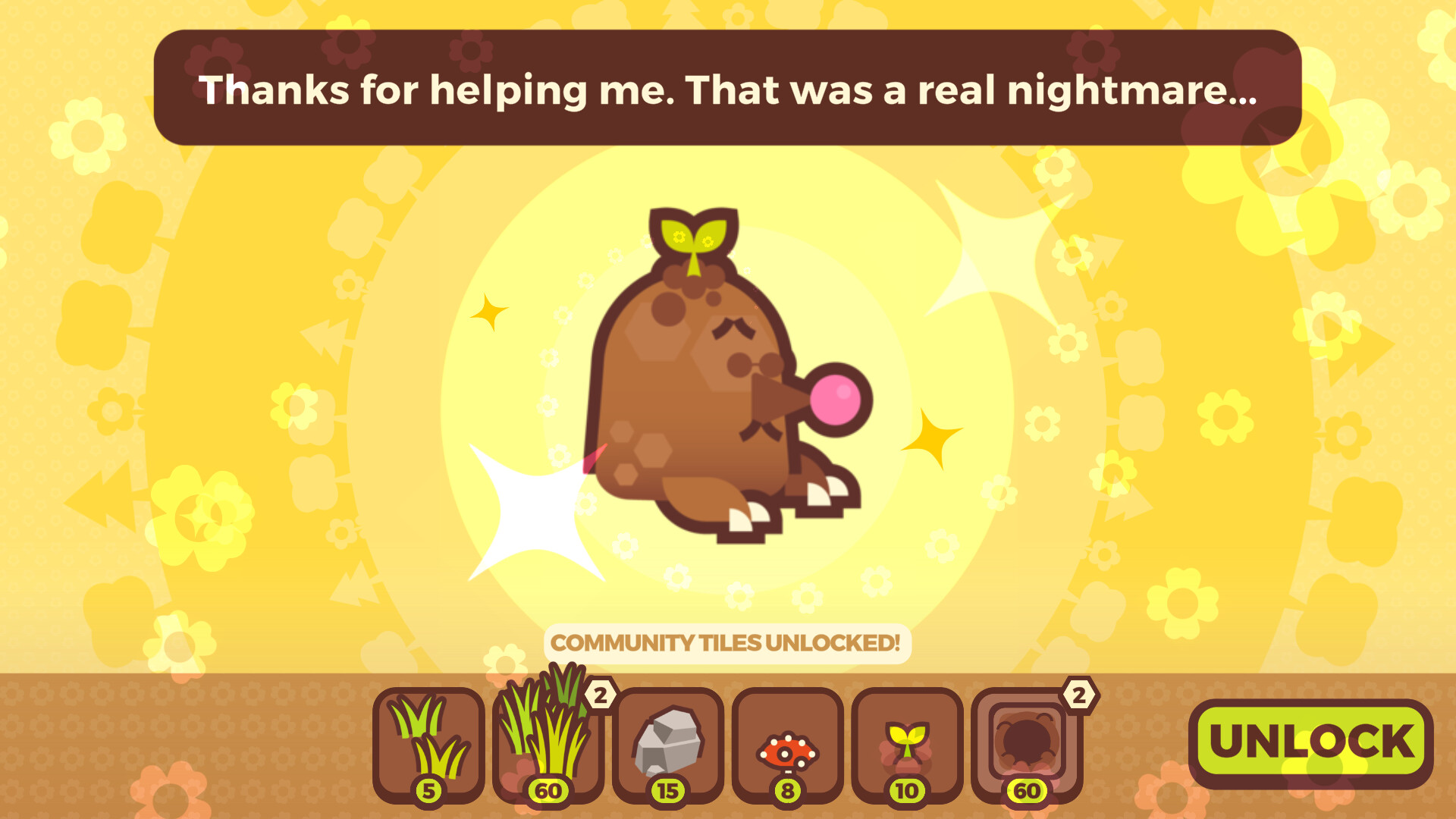The width and height of the screenshot is (1456, 819).
Task: Click the cost counter 8 under mushroom
Action: coord(789,789)
